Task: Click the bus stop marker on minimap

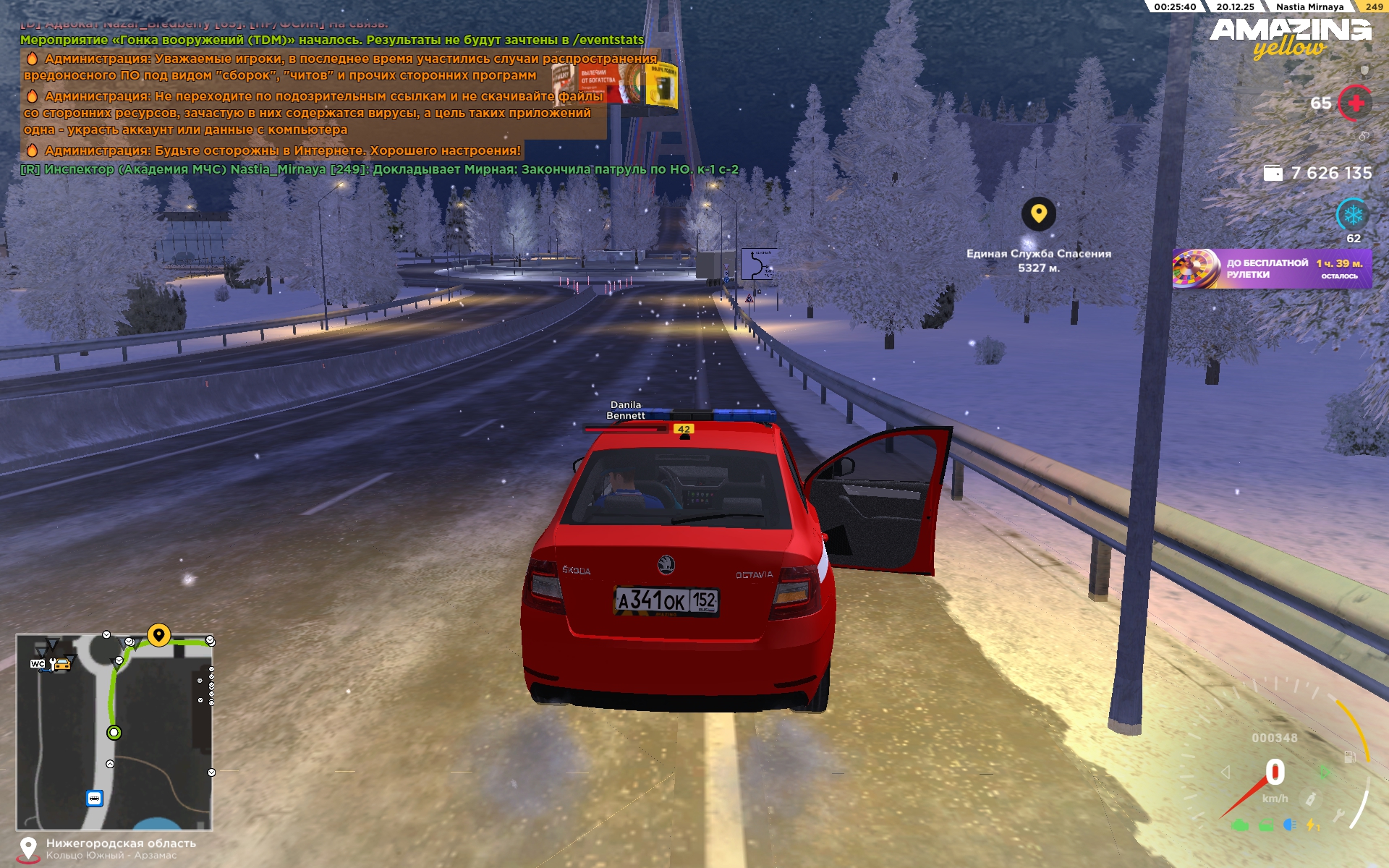Action: tap(94, 799)
